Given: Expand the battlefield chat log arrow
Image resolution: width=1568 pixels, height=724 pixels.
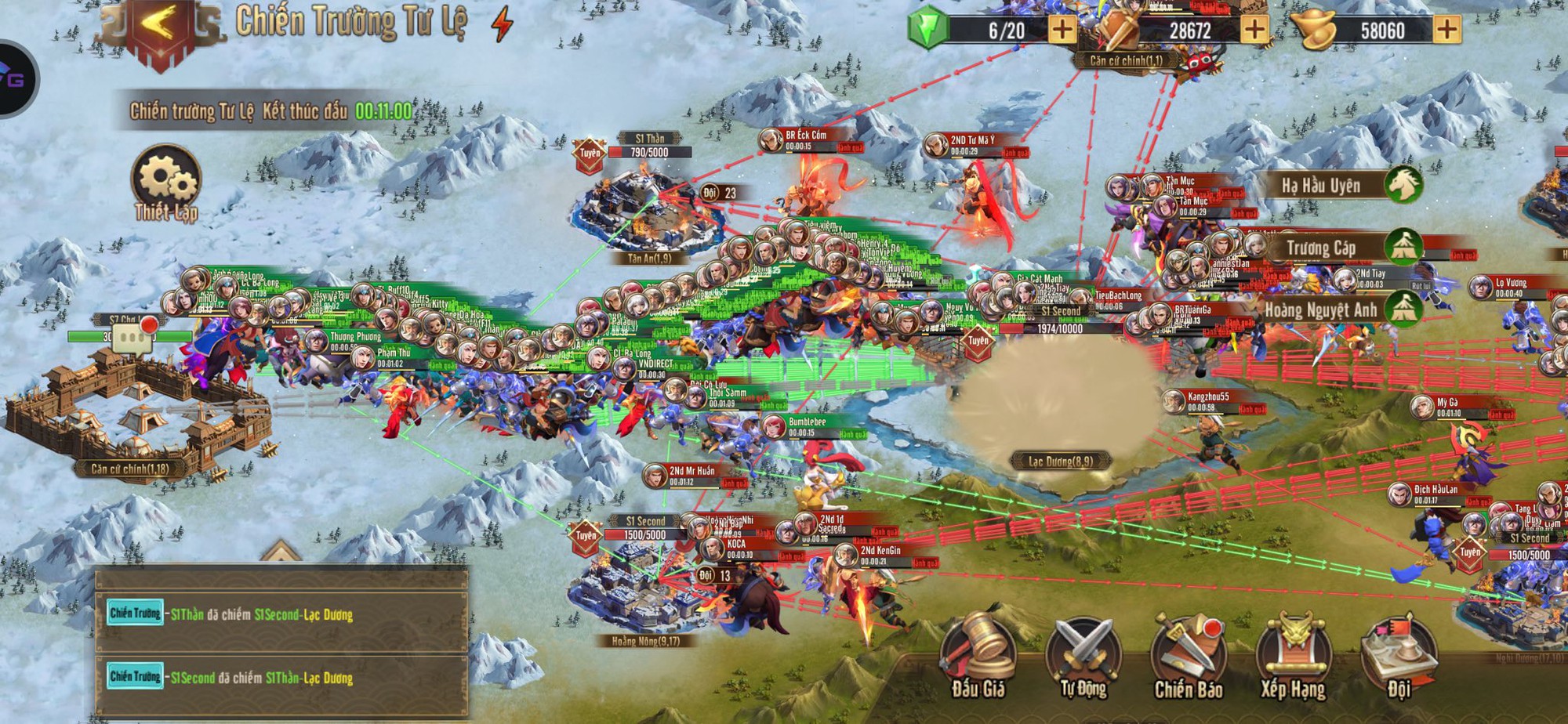Looking at the screenshot, I should coord(281,552).
